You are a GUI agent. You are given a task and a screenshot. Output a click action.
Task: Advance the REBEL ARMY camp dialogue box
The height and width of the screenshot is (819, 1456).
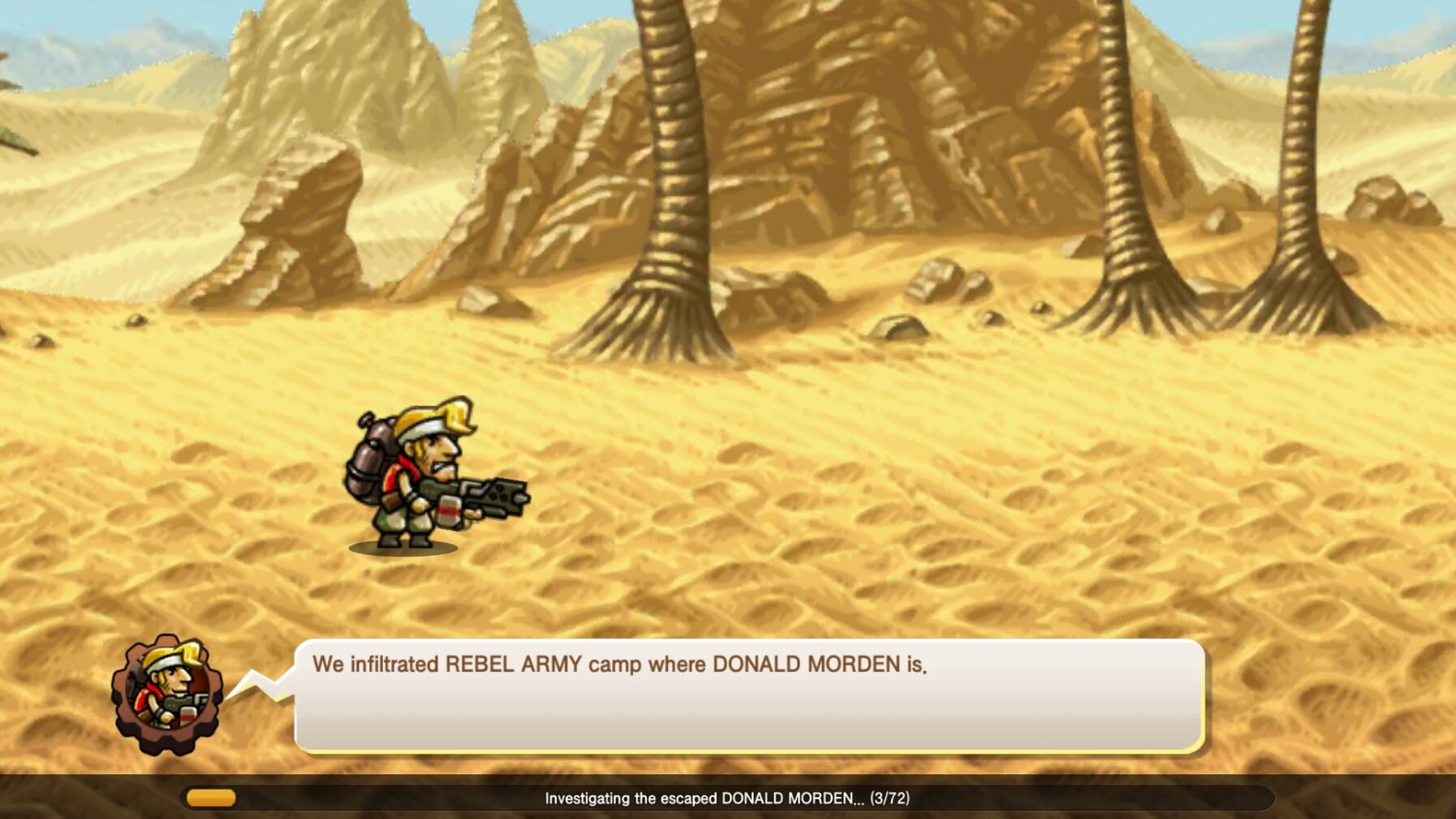tap(748, 695)
